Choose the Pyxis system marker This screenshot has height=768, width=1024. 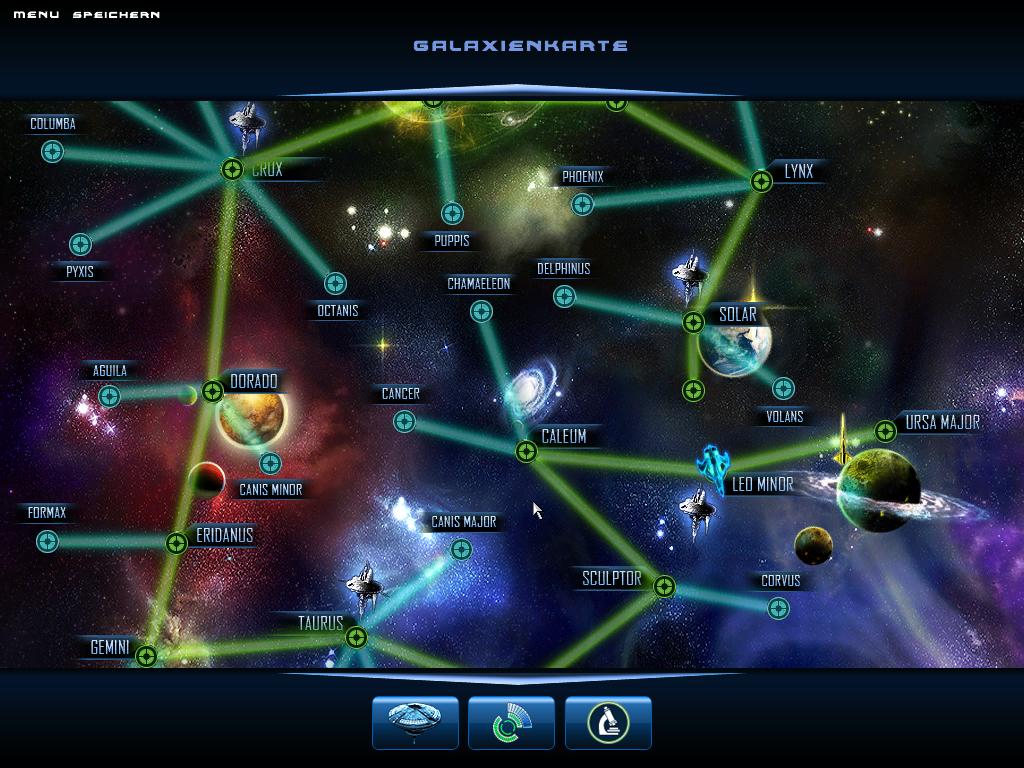pos(80,244)
